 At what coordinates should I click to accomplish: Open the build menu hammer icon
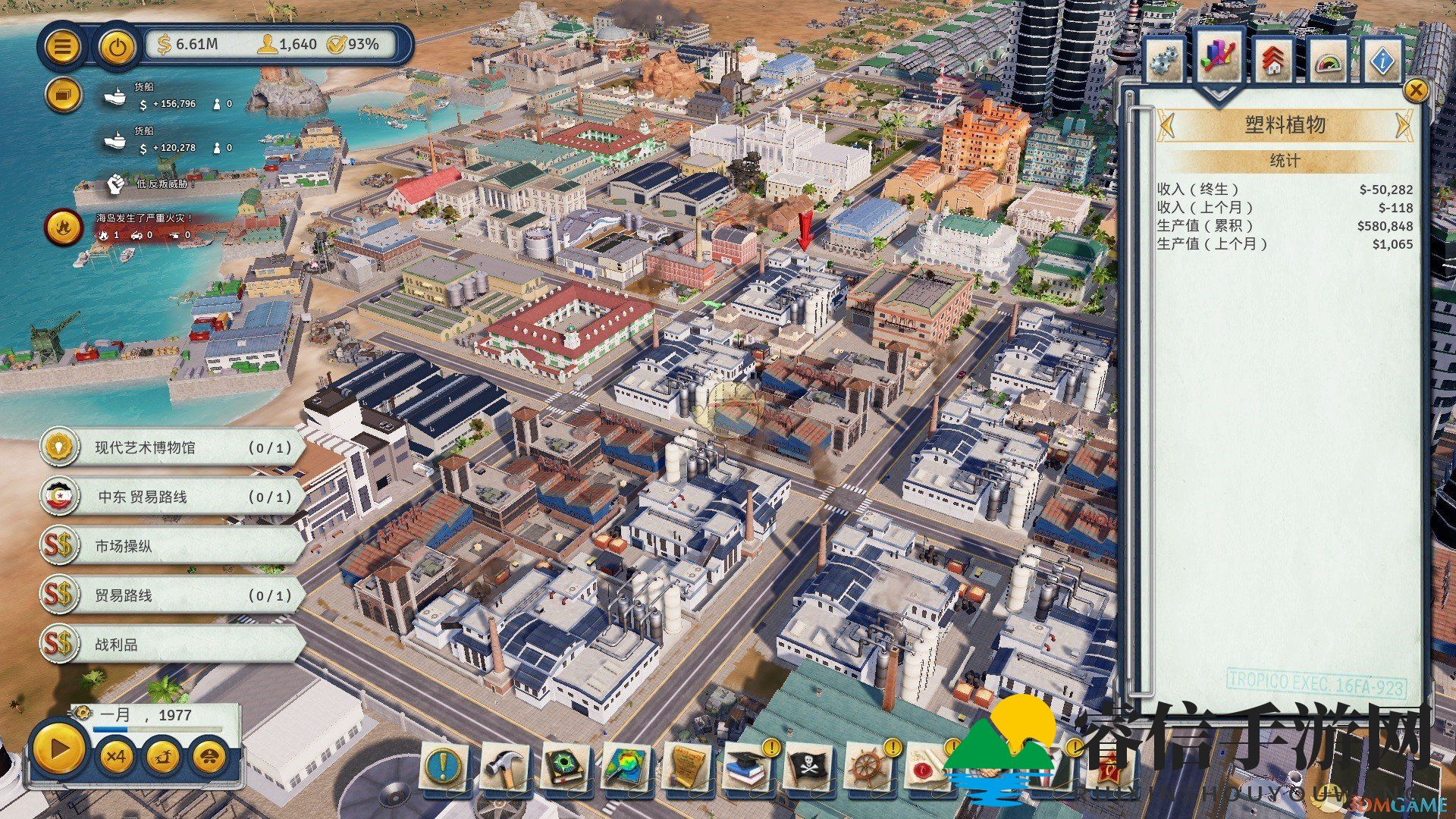pos(503,767)
